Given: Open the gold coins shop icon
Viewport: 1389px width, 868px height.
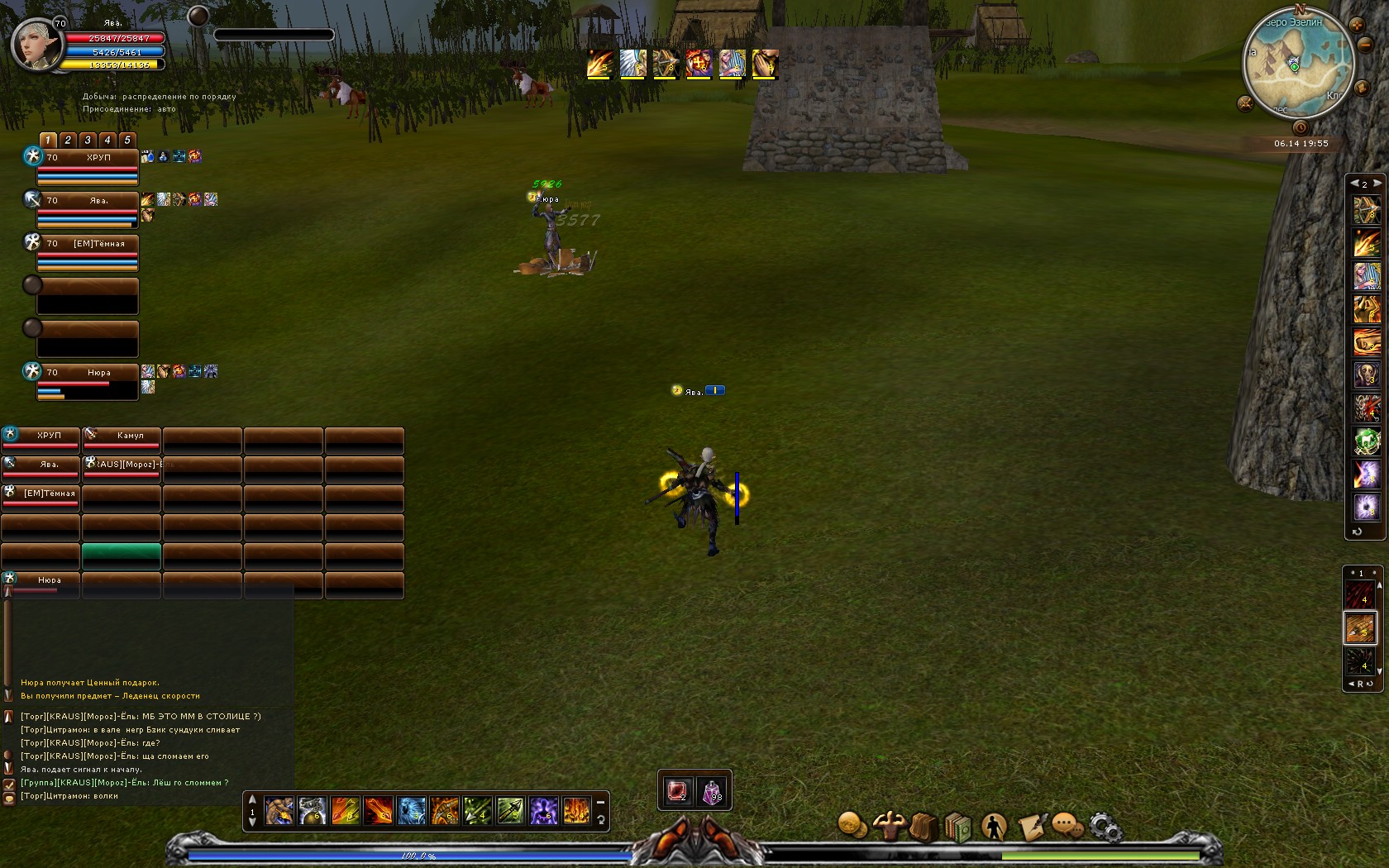Looking at the screenshot, I should coord(852,824).
